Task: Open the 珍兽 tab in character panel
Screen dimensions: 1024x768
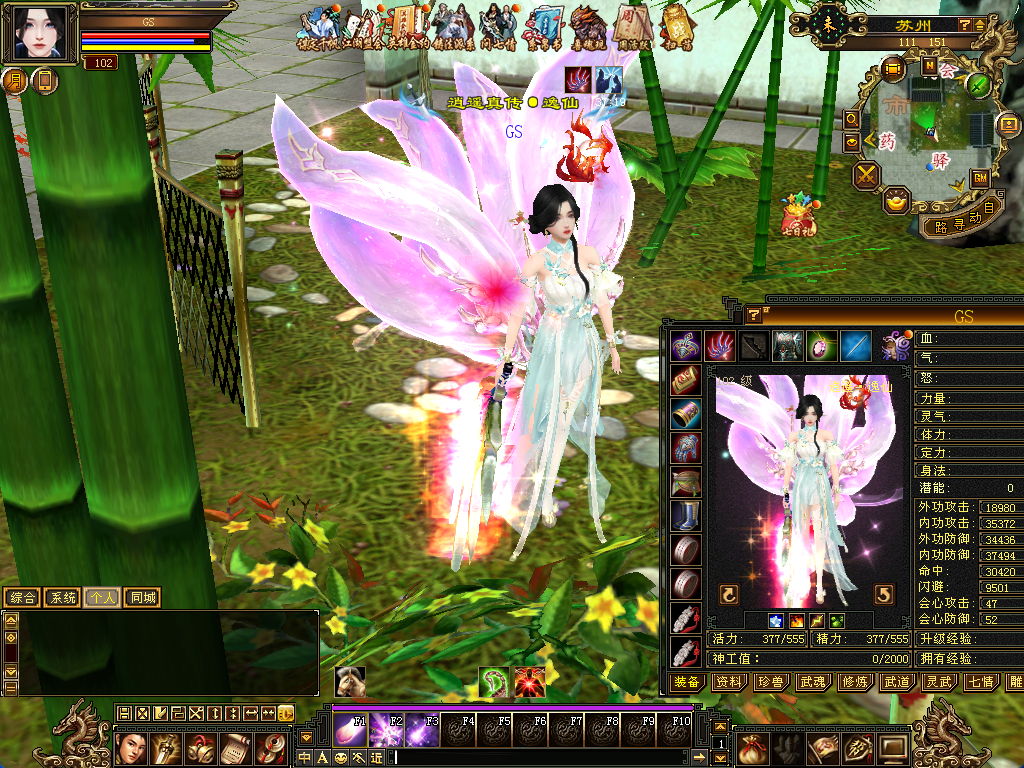Action: [x=771, y=682]
